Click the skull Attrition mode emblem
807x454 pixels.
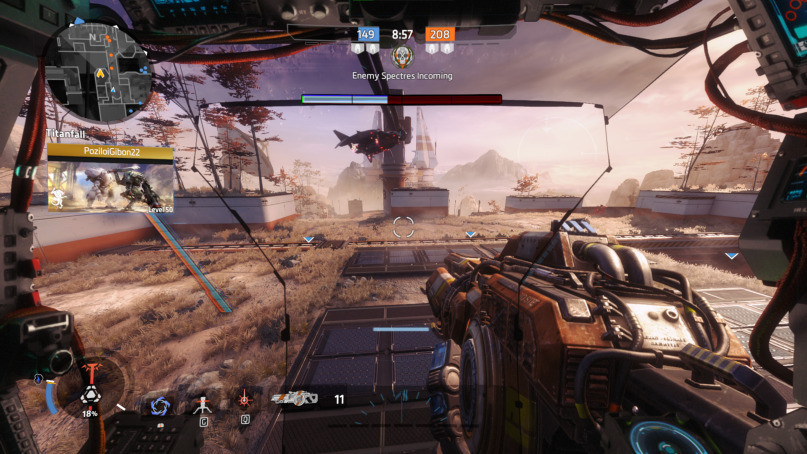402,55
